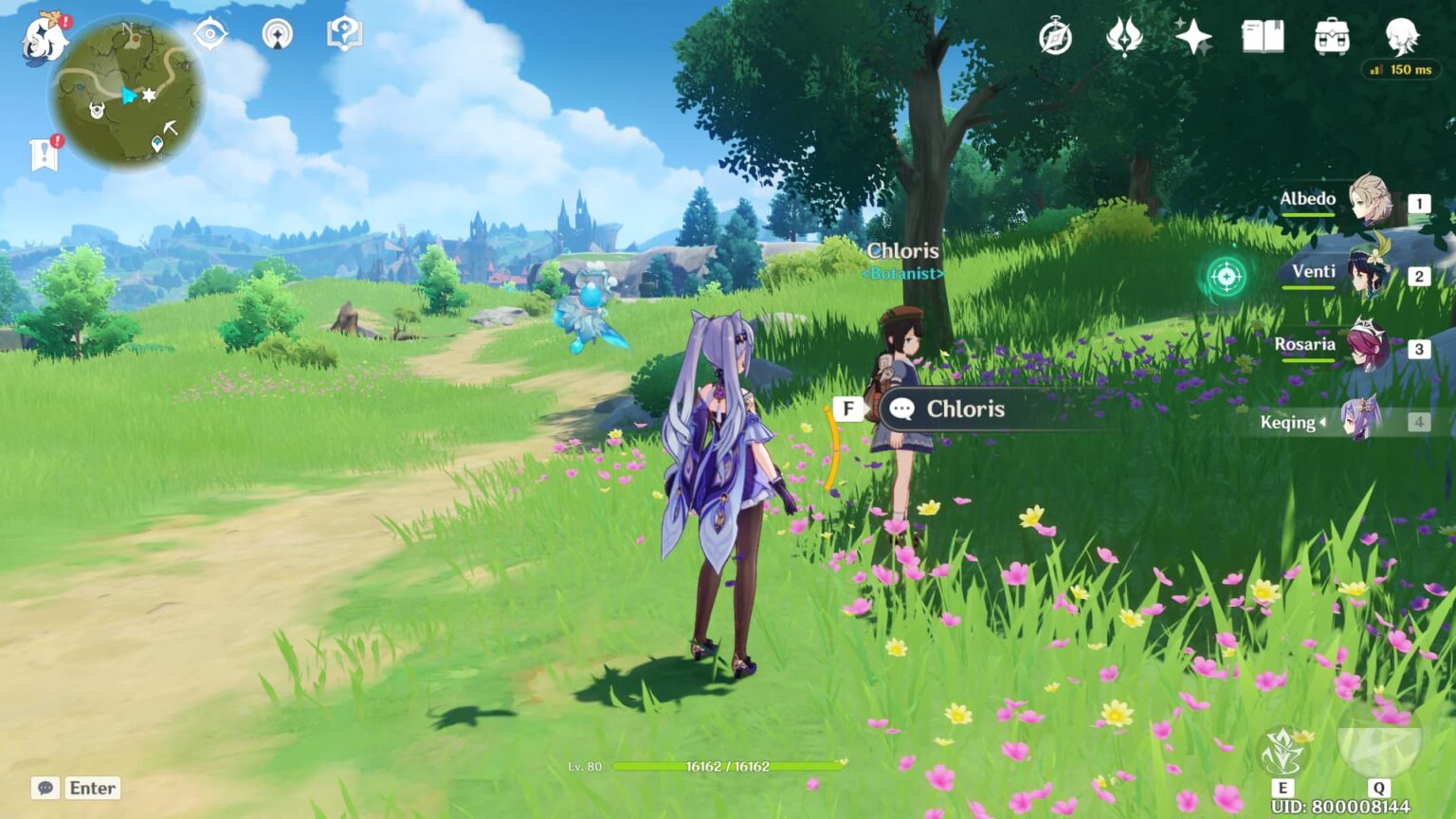The height and width of the screenshot is (819, 1456).
Task: Open the tutorial guide book icon
Action: pyautogui.click(x=344, y=35)
